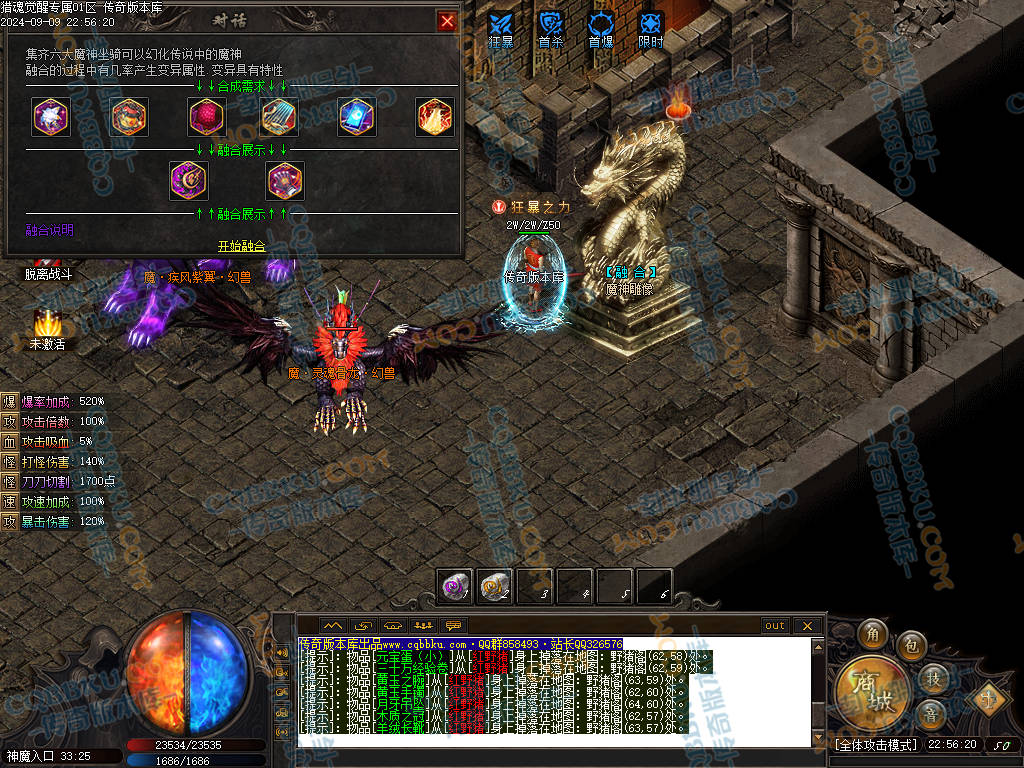1024x768 pixels.
Task: Use the orange scroll in hotbar slot 2
Action: [x=494, y=587]
